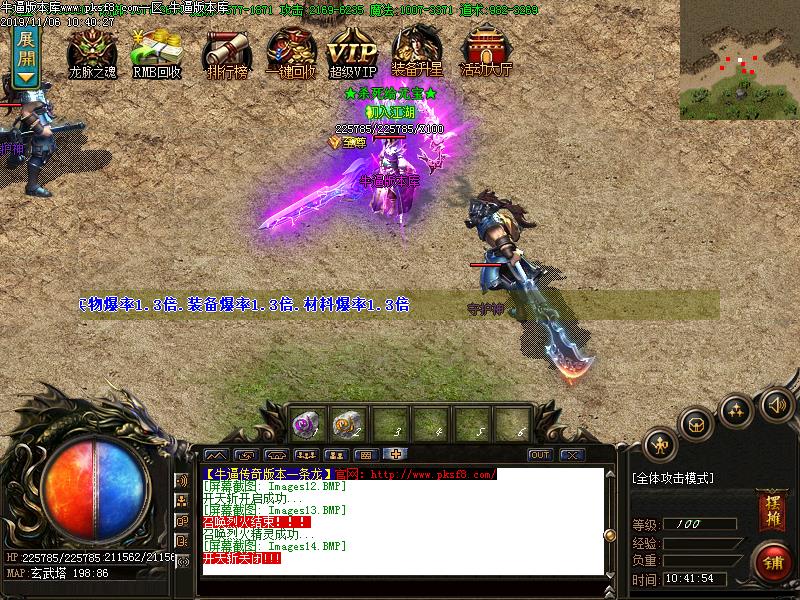Open the skills three-star icon

coord(737,410)
